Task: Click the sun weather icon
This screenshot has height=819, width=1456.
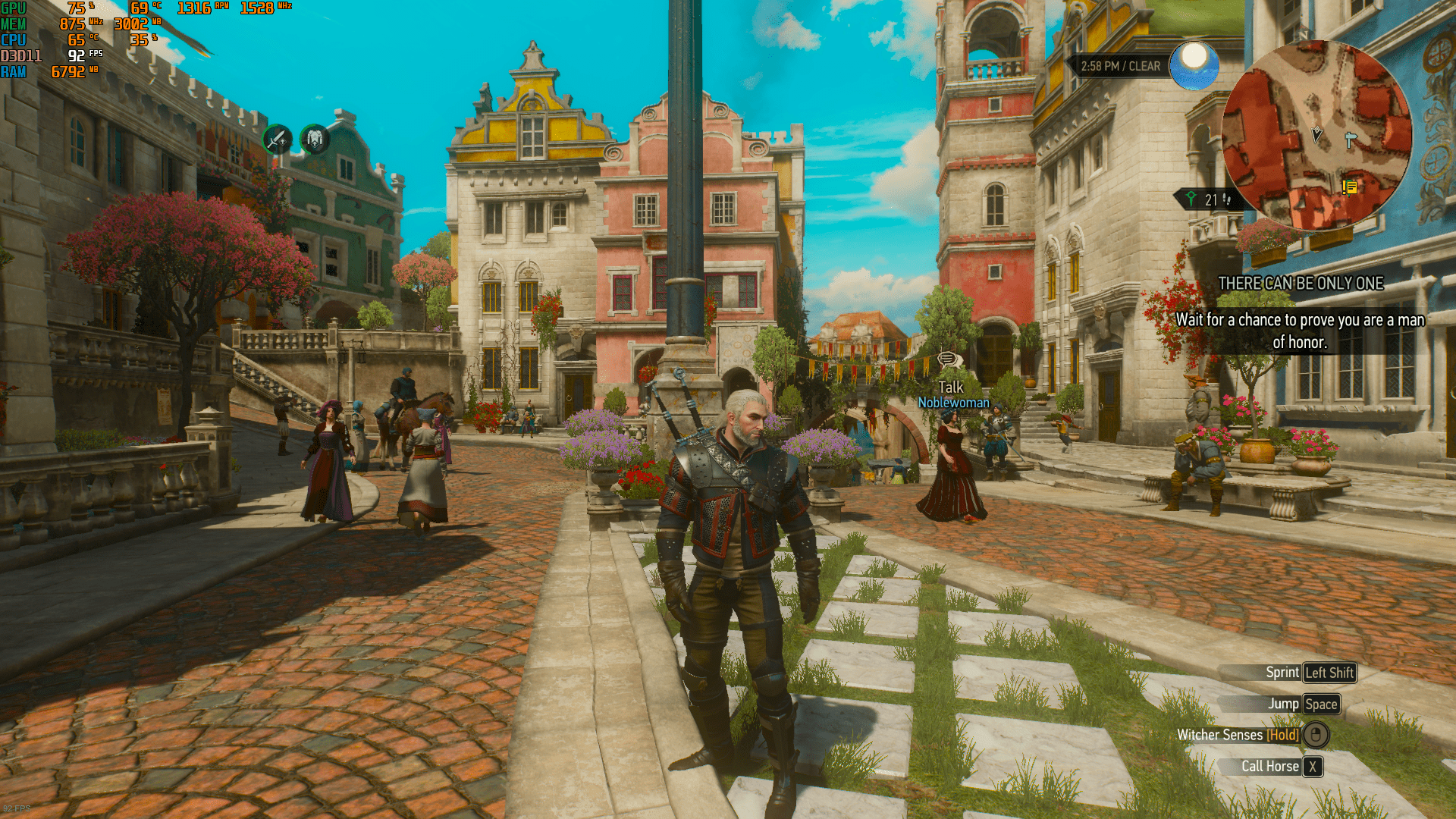Action: 1194,64
